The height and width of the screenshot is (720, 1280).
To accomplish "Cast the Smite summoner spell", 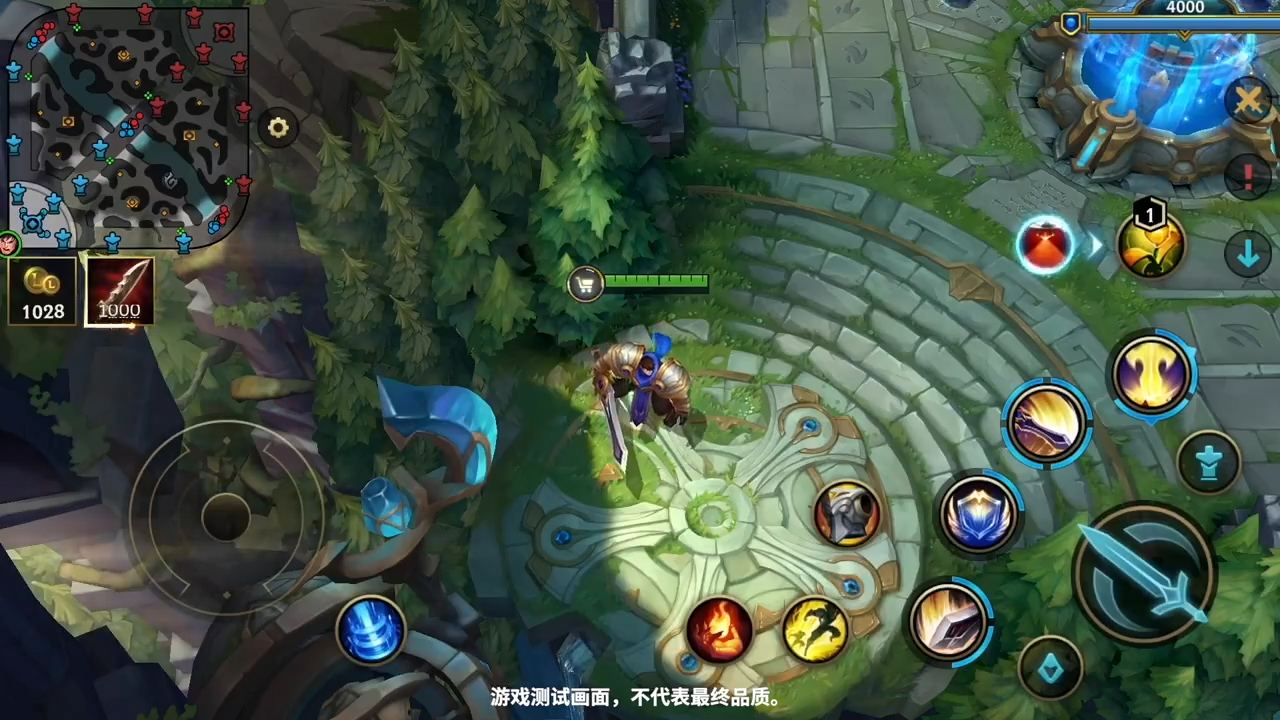I will coord(818,630).
